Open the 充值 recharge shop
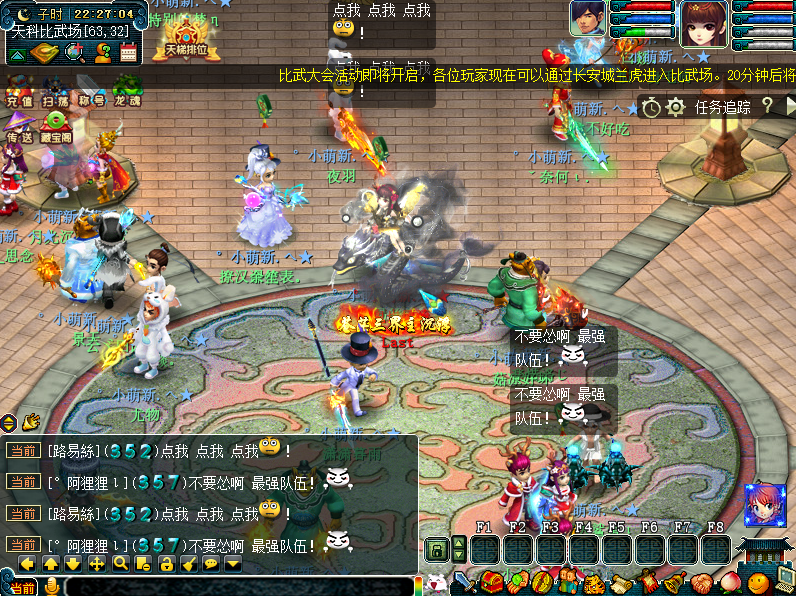 click(19, 89)
